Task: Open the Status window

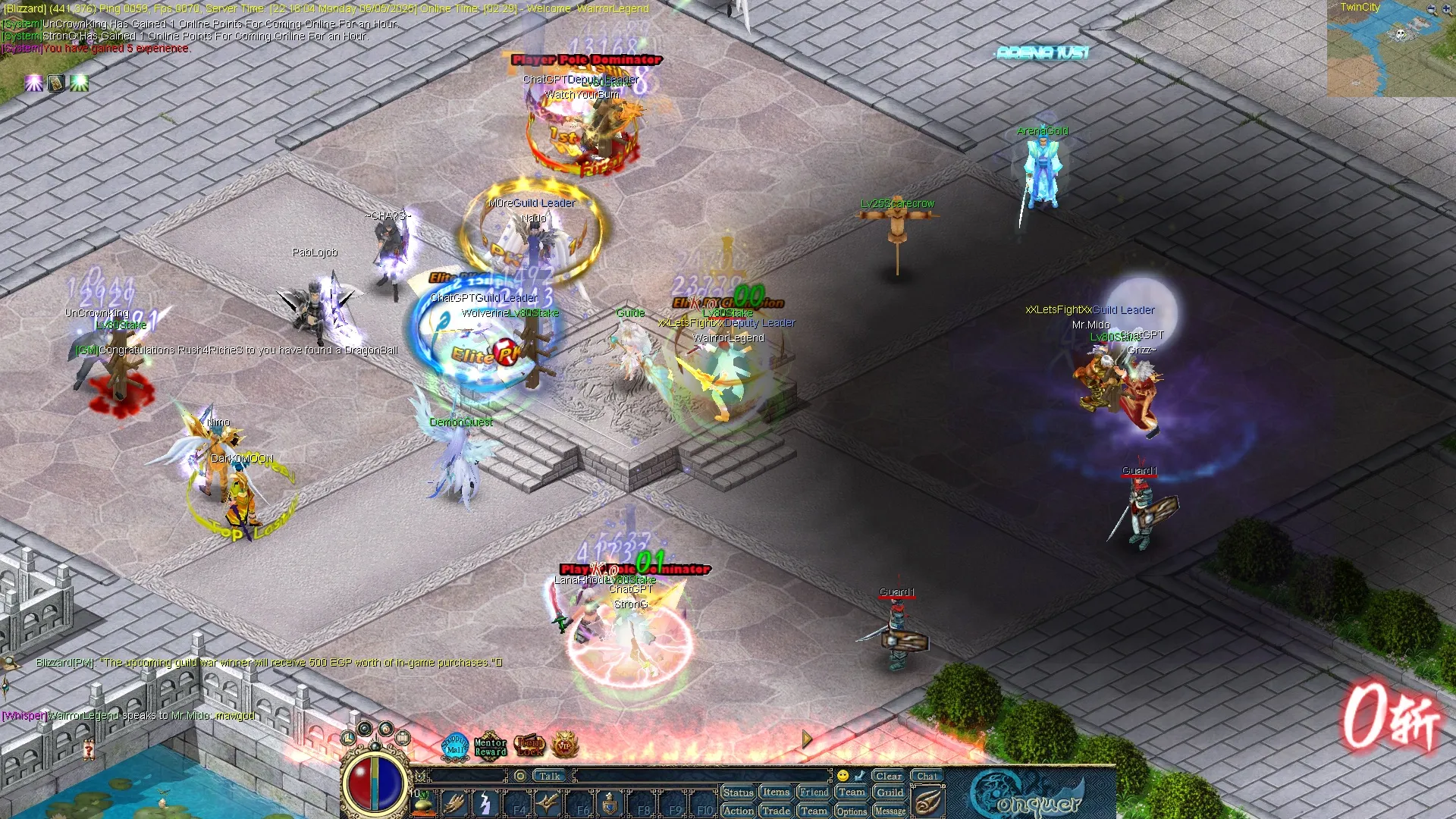Action: [x=738, y=792]
